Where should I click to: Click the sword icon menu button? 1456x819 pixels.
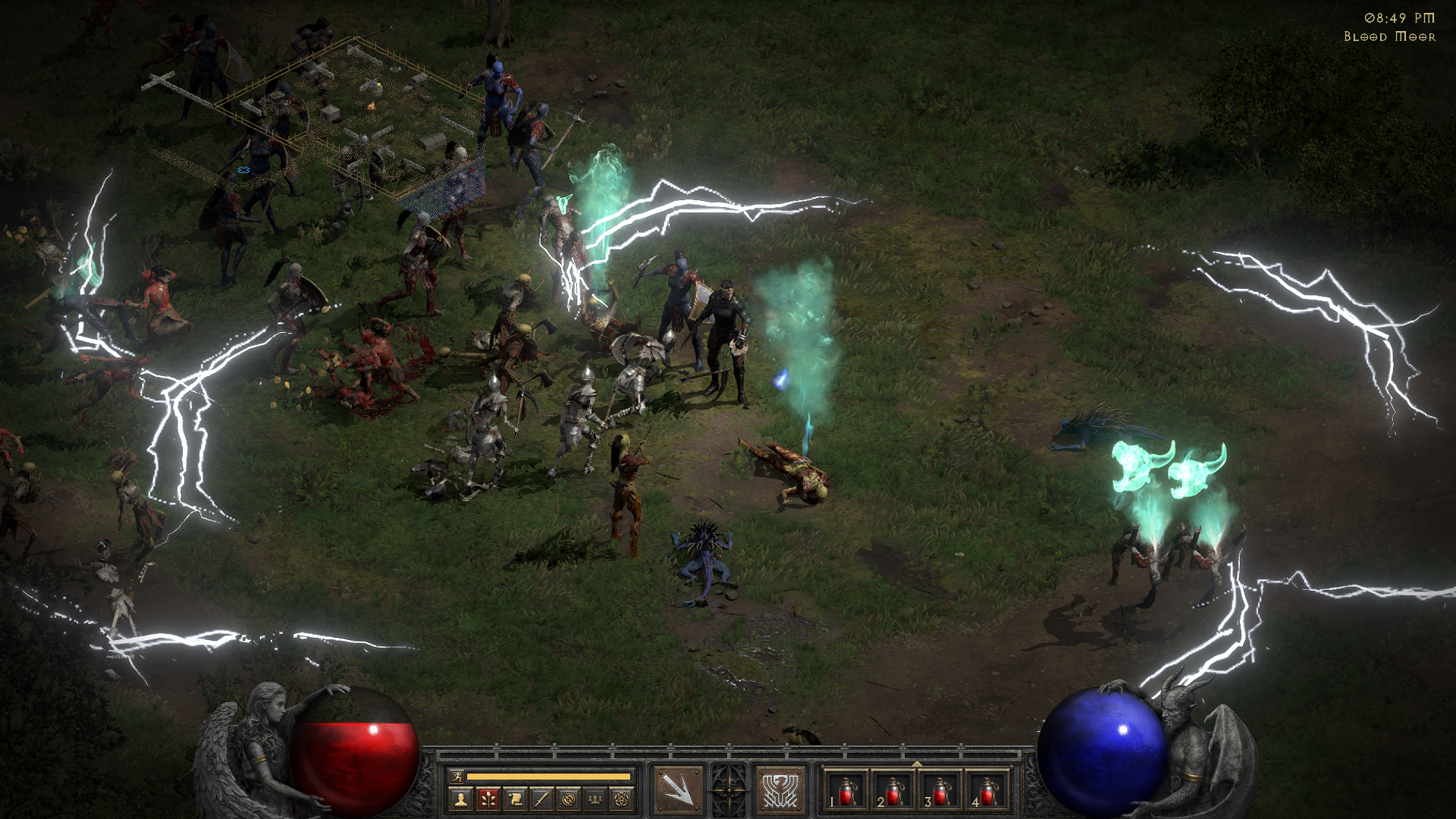(x=541, y=799)
